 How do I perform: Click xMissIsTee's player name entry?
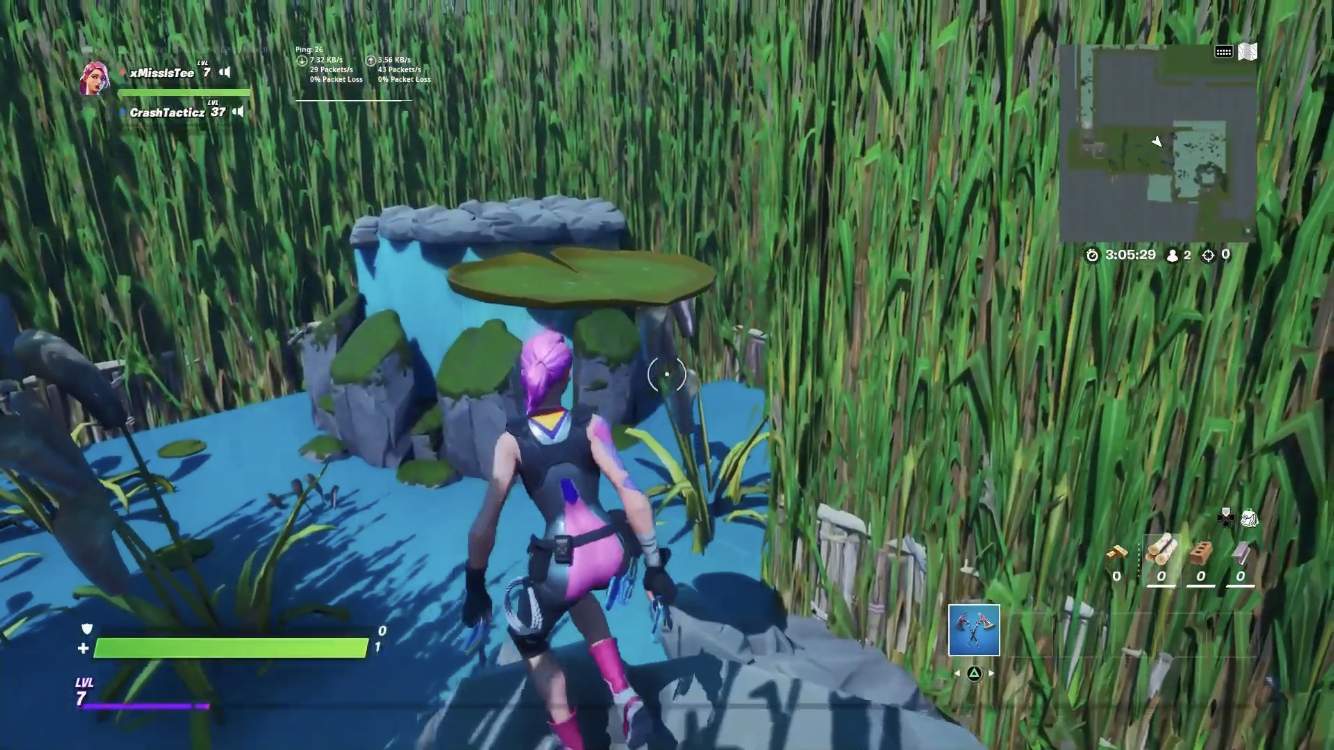162,72
